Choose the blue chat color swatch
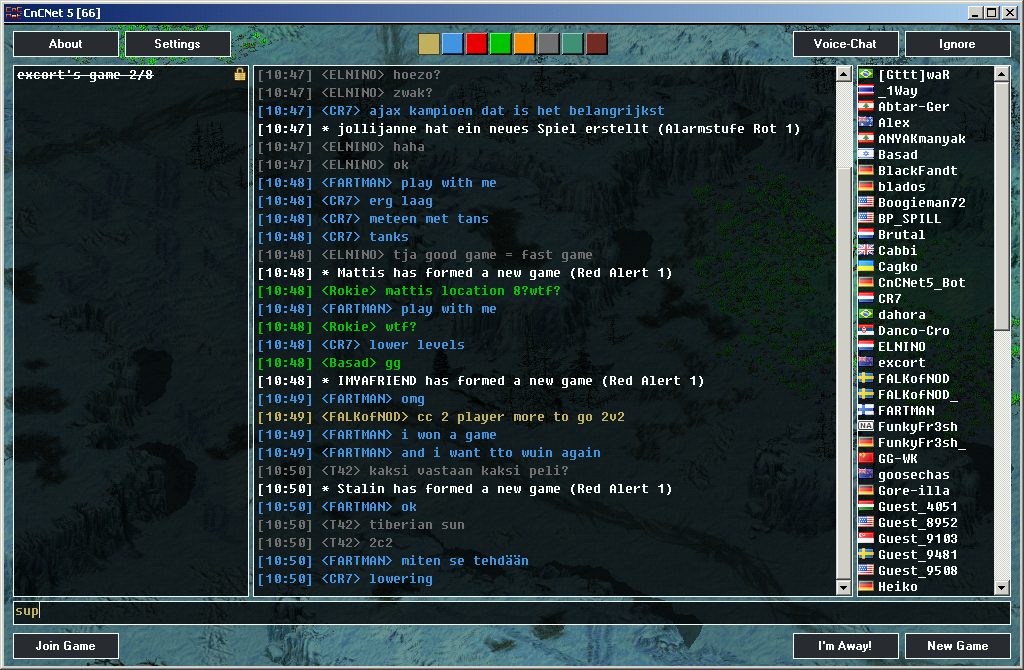Image resolution: width=1024 pixels, height=670 pixels. point(452,44)
